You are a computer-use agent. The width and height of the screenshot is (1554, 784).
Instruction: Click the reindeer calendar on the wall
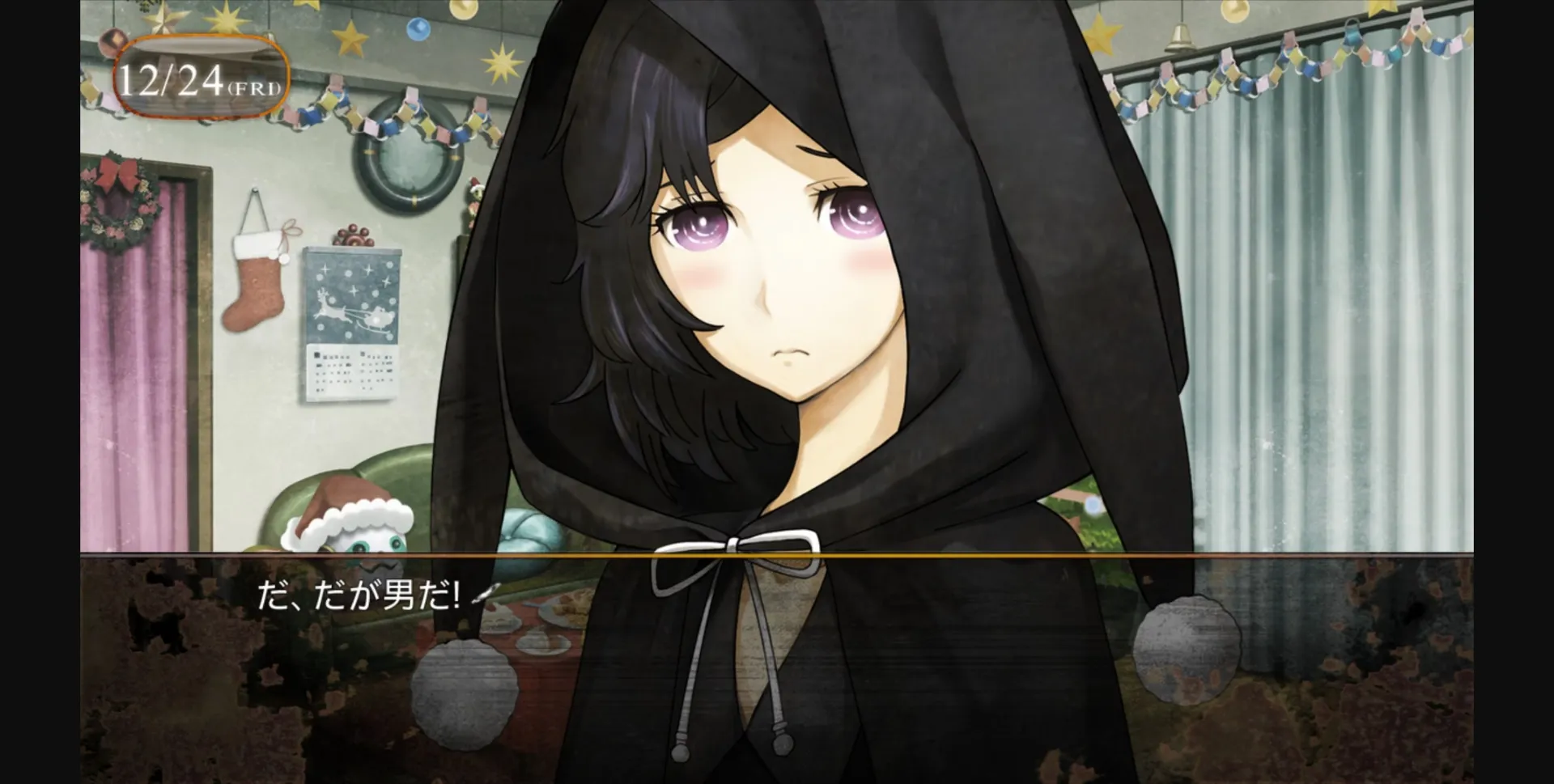coord(353,324)
